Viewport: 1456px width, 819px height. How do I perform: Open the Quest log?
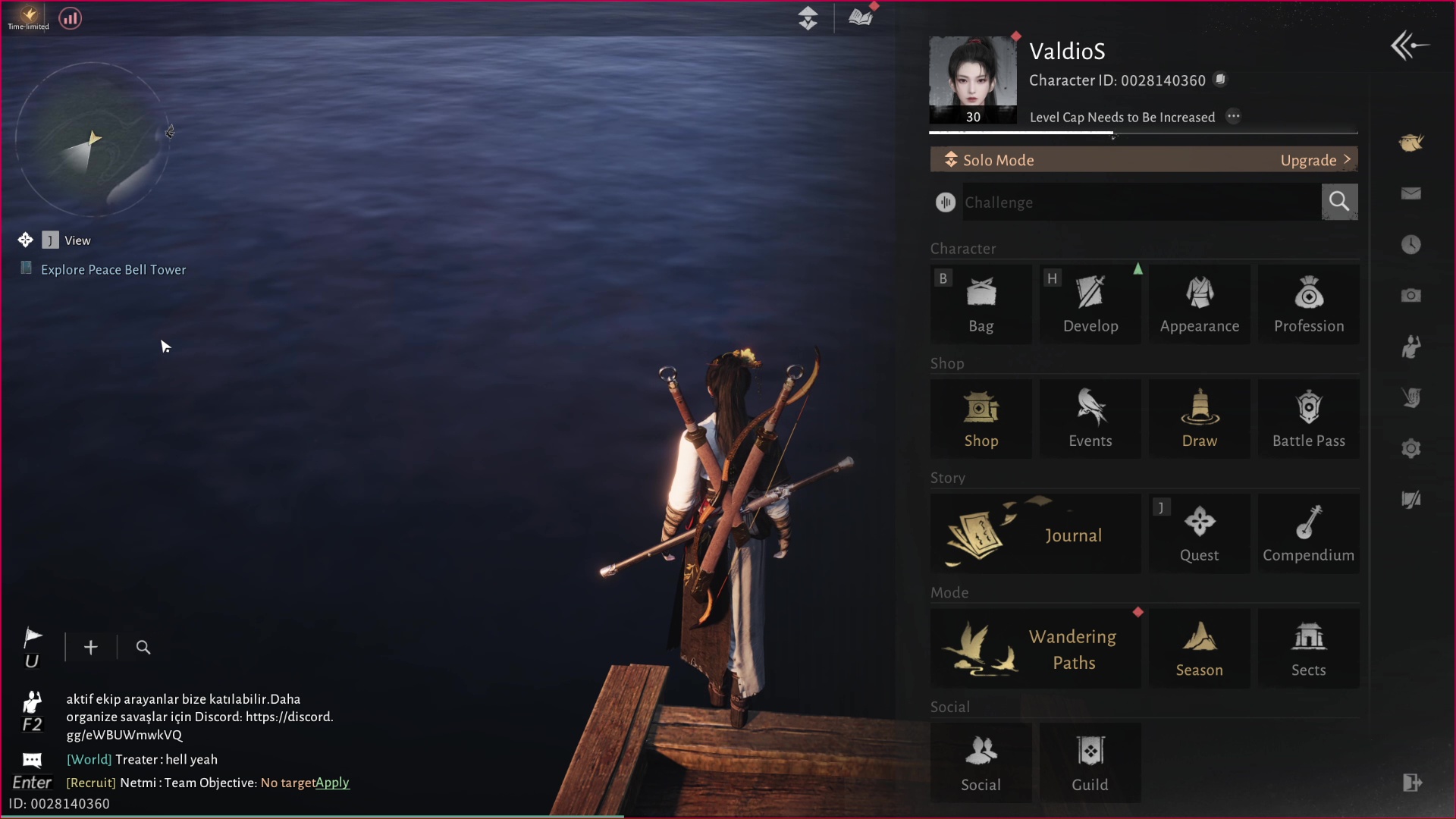(1199, 534)
